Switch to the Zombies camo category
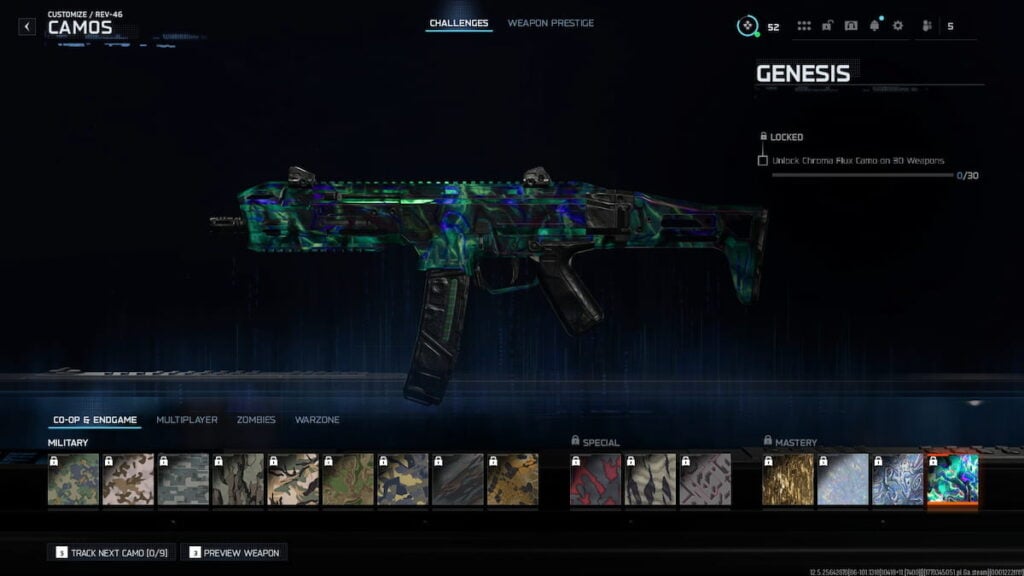 click(256, 420)
